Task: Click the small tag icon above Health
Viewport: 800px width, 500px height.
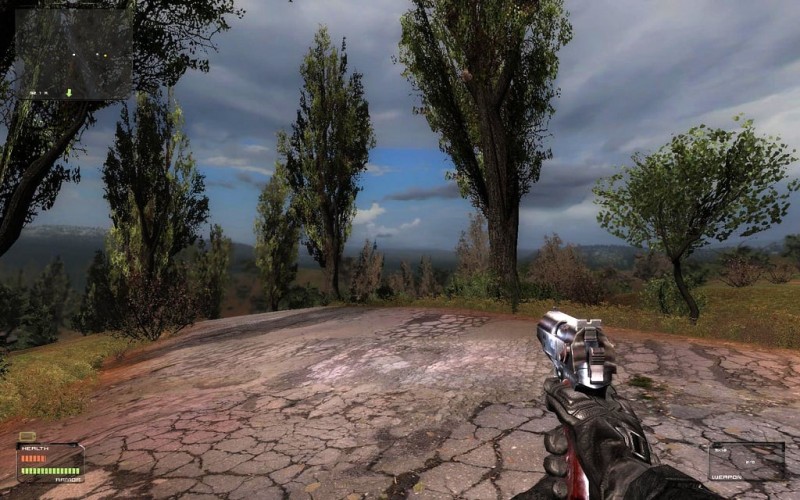Action: coord(27,437)
